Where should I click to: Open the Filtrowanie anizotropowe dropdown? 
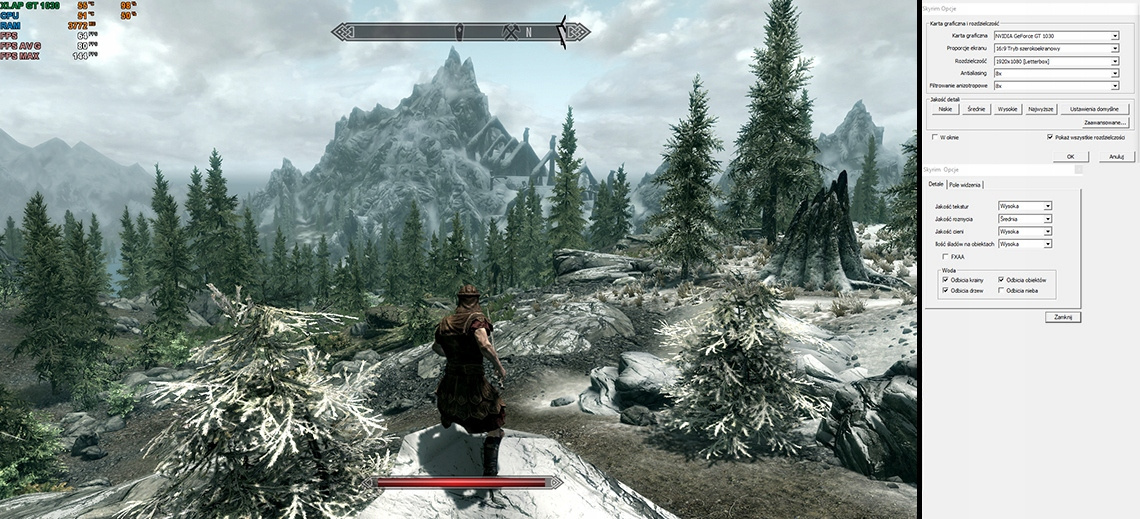click(1056, 86)
